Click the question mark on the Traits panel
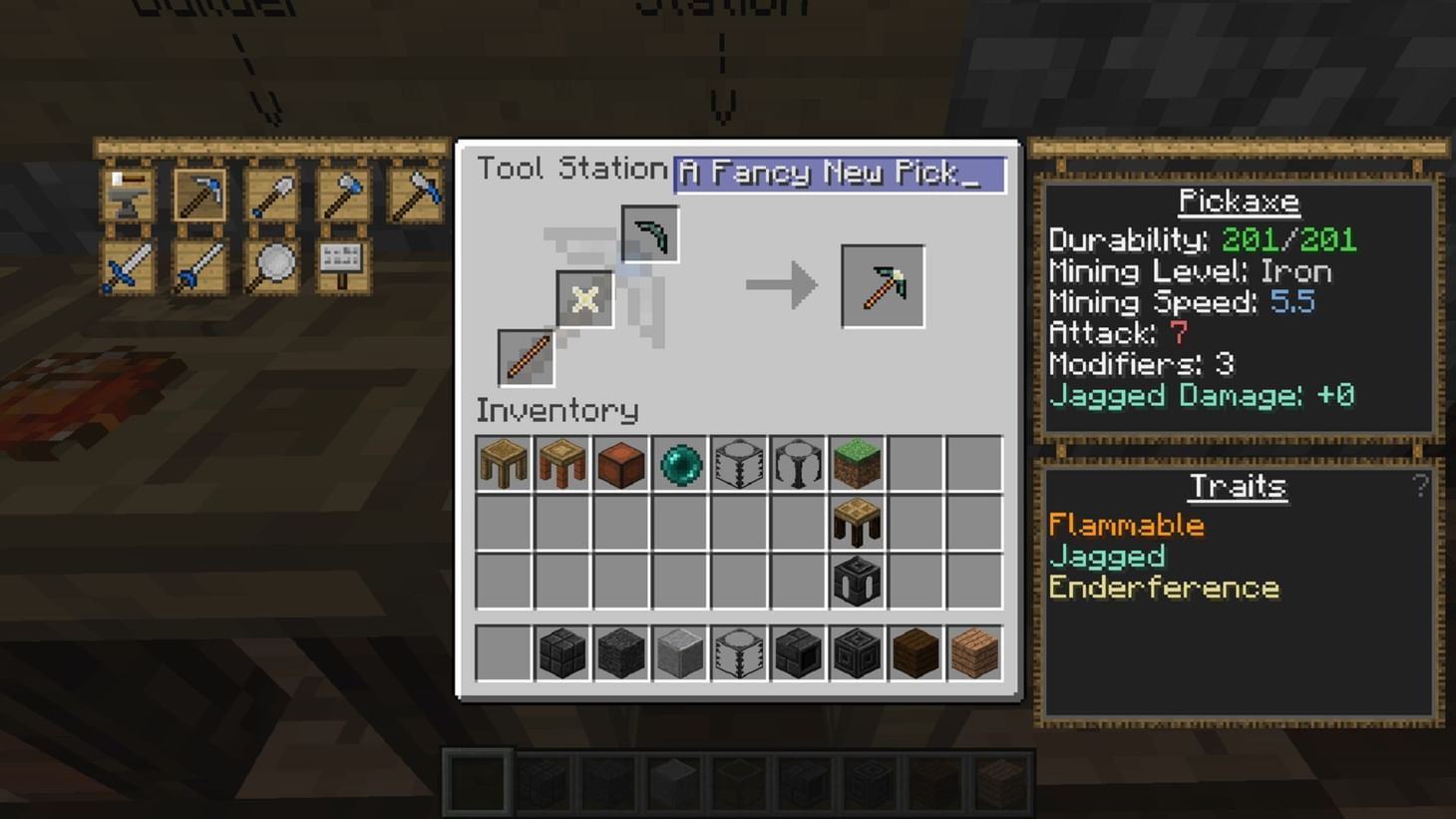This screenshot has width=1456, height=819. (1421, 486)
